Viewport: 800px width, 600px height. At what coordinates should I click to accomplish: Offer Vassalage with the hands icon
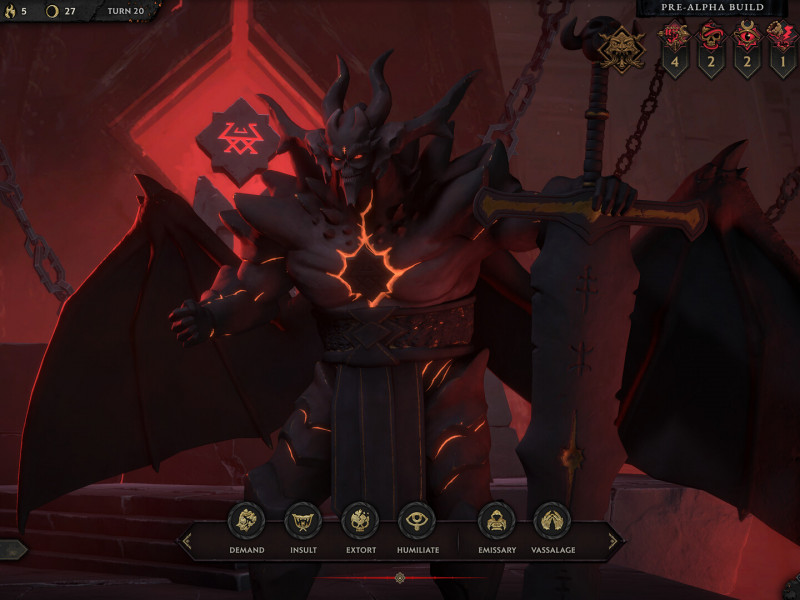tap(551, 522)
